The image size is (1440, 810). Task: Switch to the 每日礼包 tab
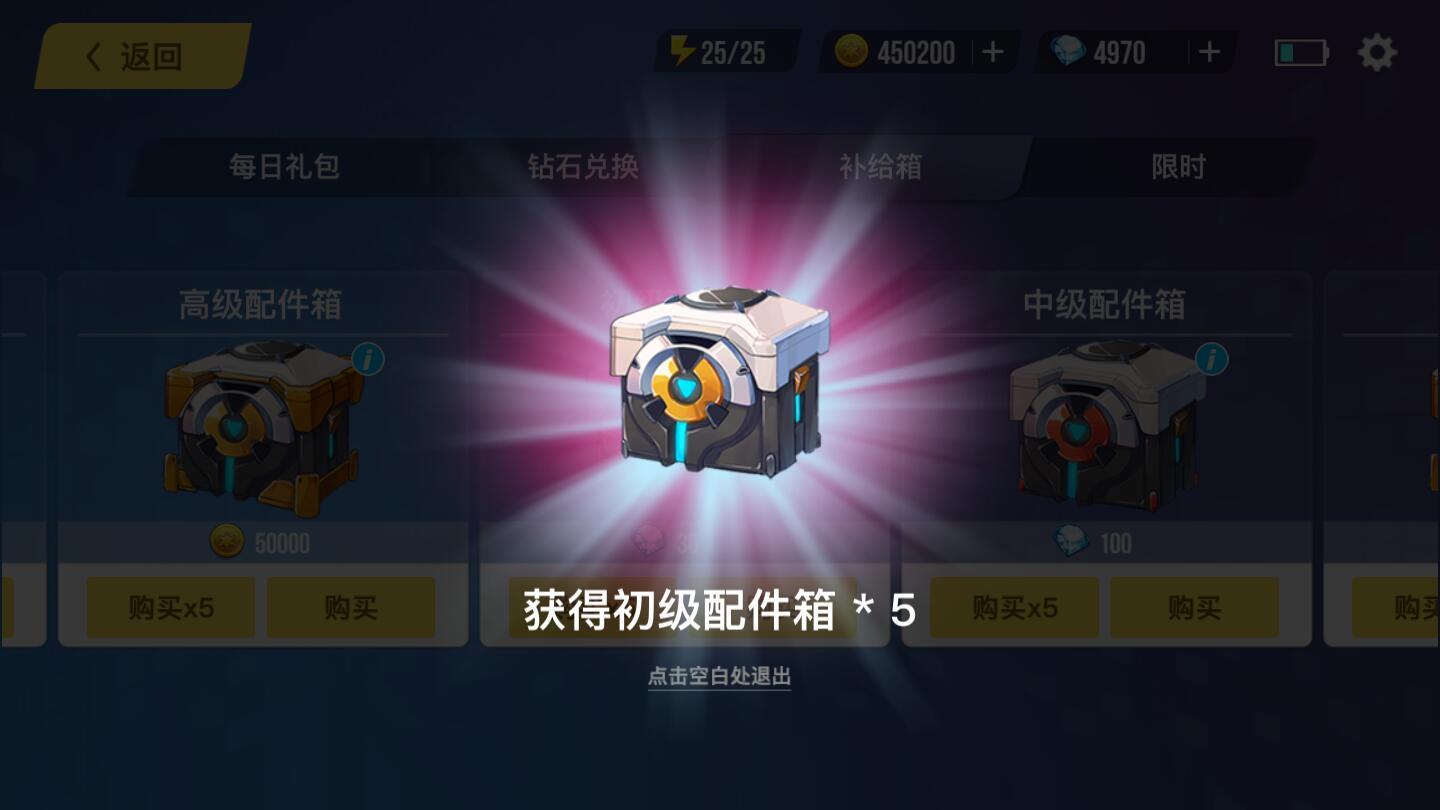click(x=283, y=168)
